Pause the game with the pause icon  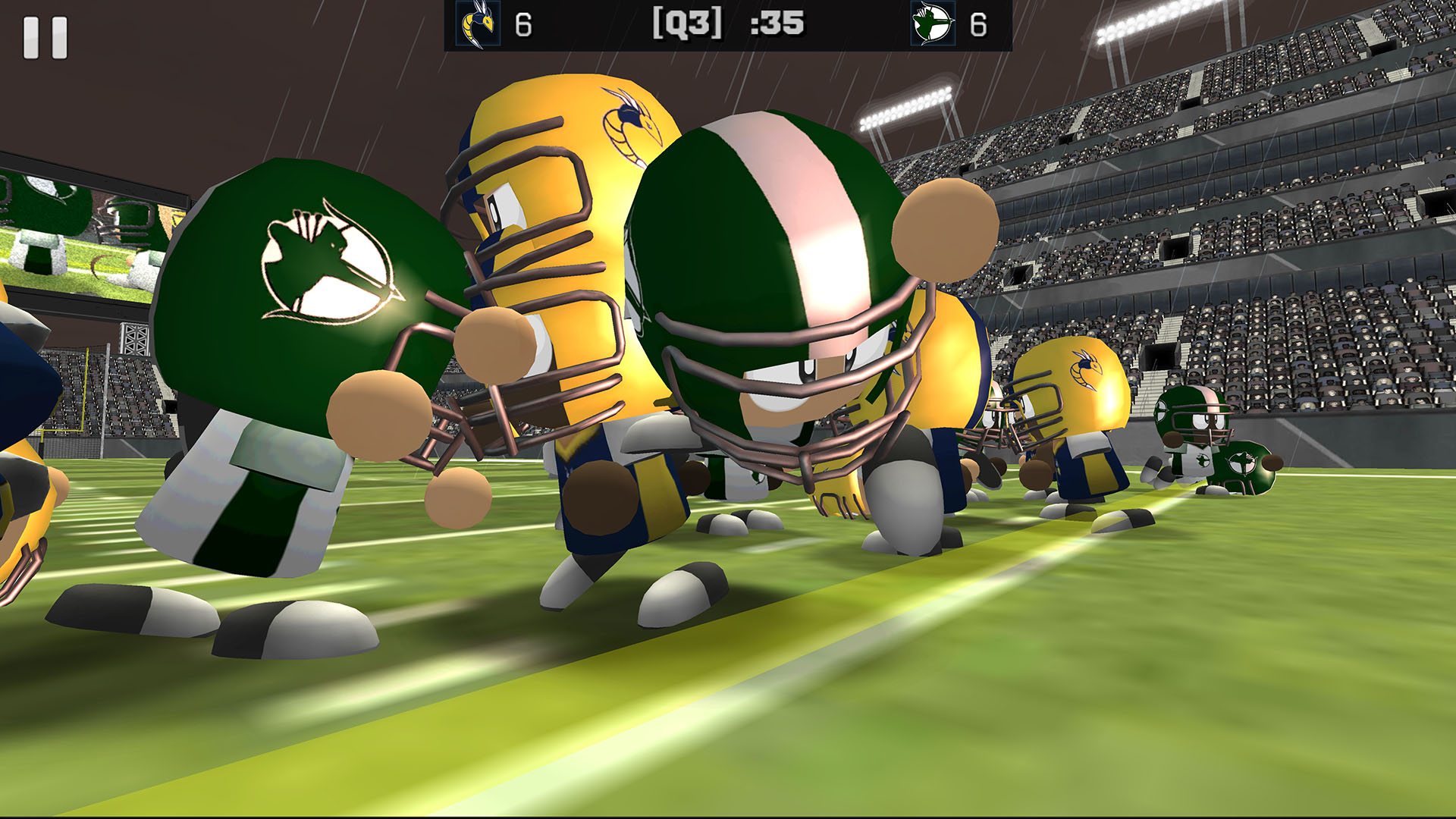click(x=47, y=38)
